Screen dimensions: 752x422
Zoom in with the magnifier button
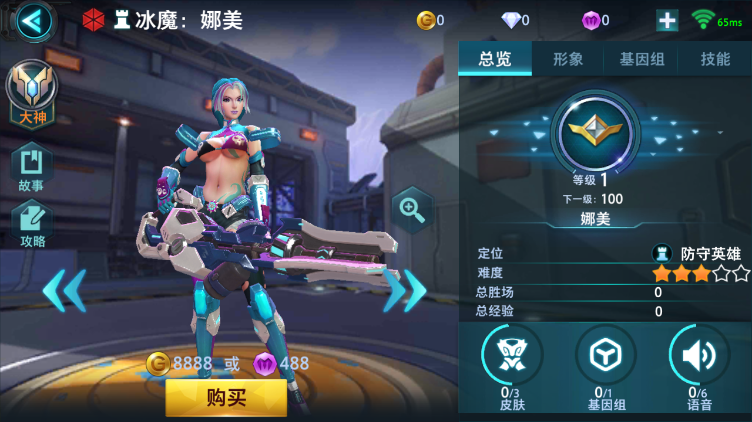tap(411, 209)
